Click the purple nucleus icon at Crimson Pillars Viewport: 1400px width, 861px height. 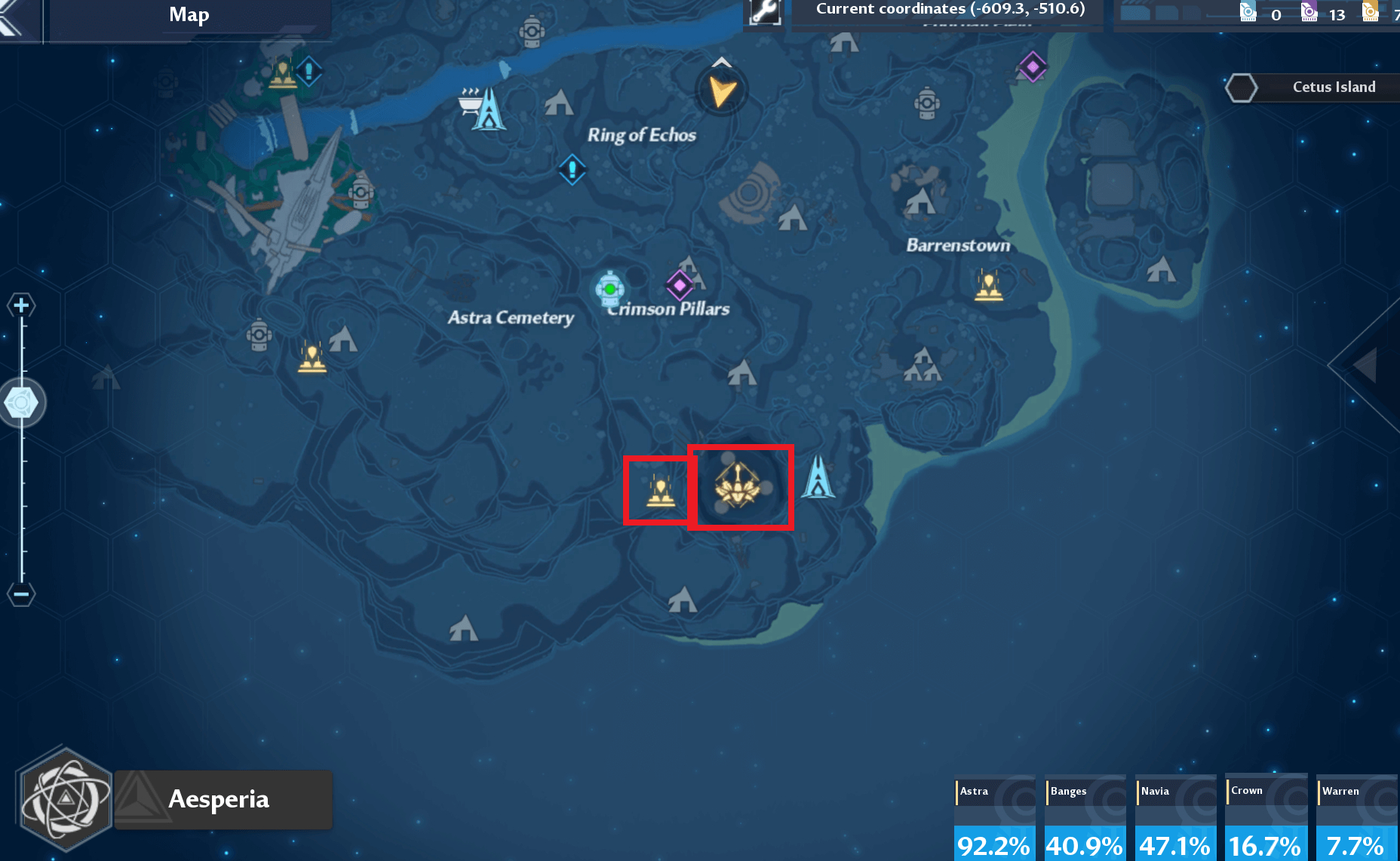tap(680, 286)
